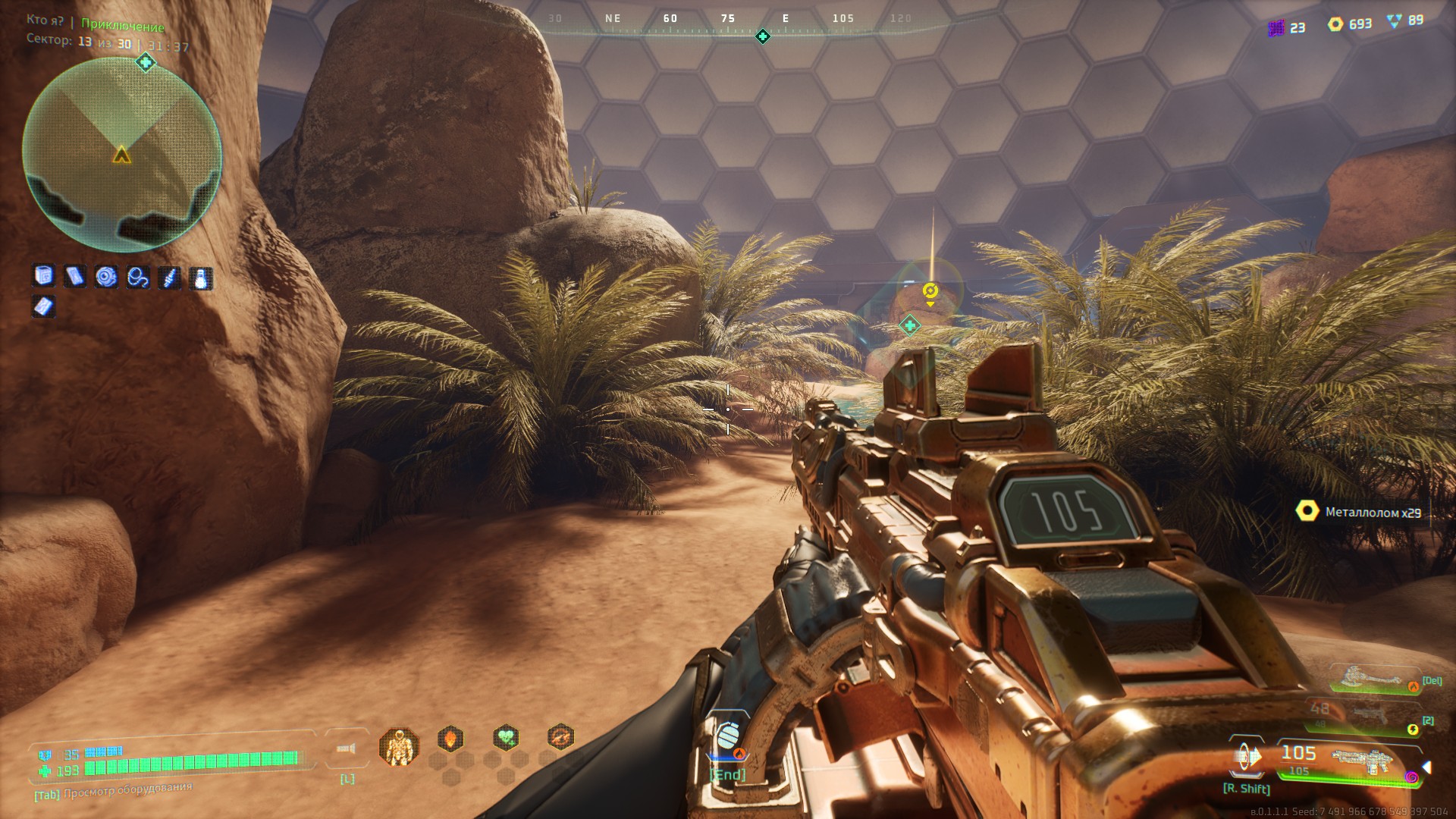Activate the armored suit ability icon
This screenshot has width=1456, height=819.
(399, 747)
